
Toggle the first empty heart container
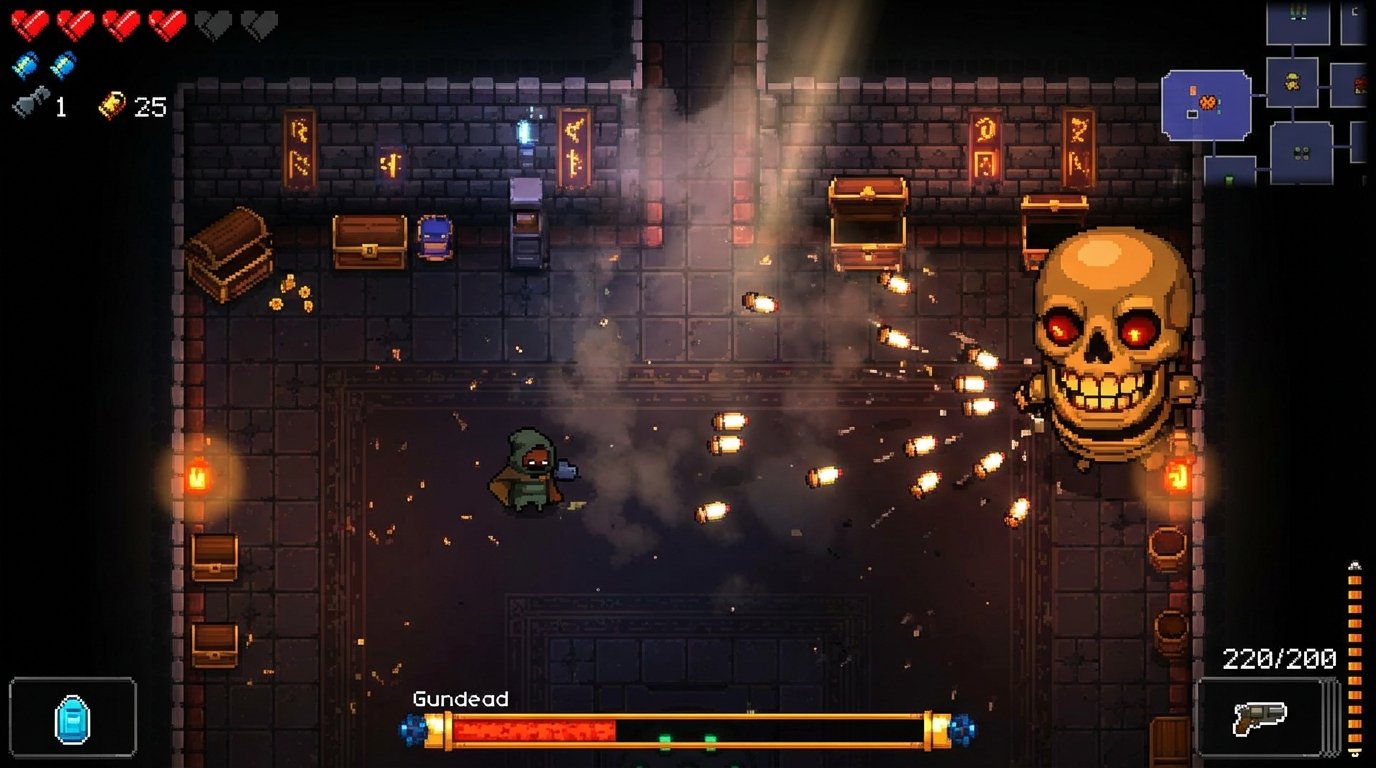point(212,25)
